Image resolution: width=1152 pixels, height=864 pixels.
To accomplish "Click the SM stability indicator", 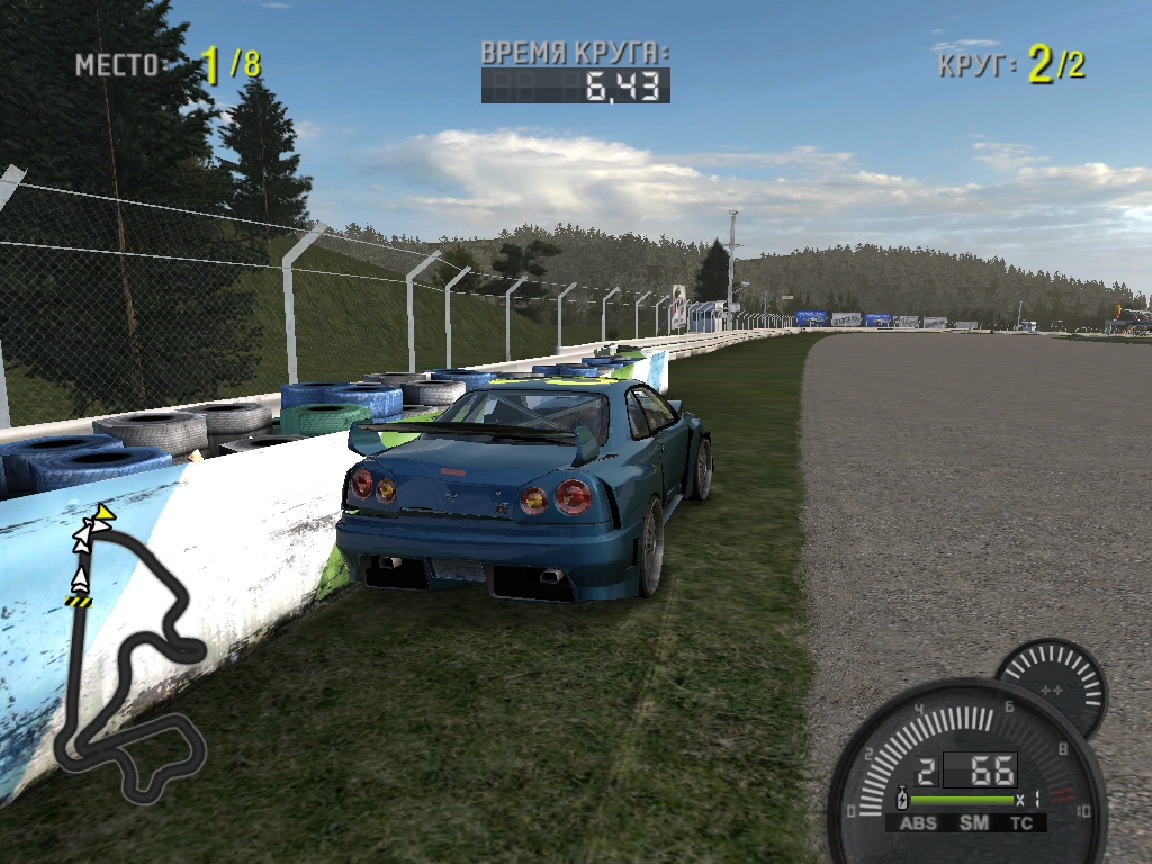I will (974, 823).
